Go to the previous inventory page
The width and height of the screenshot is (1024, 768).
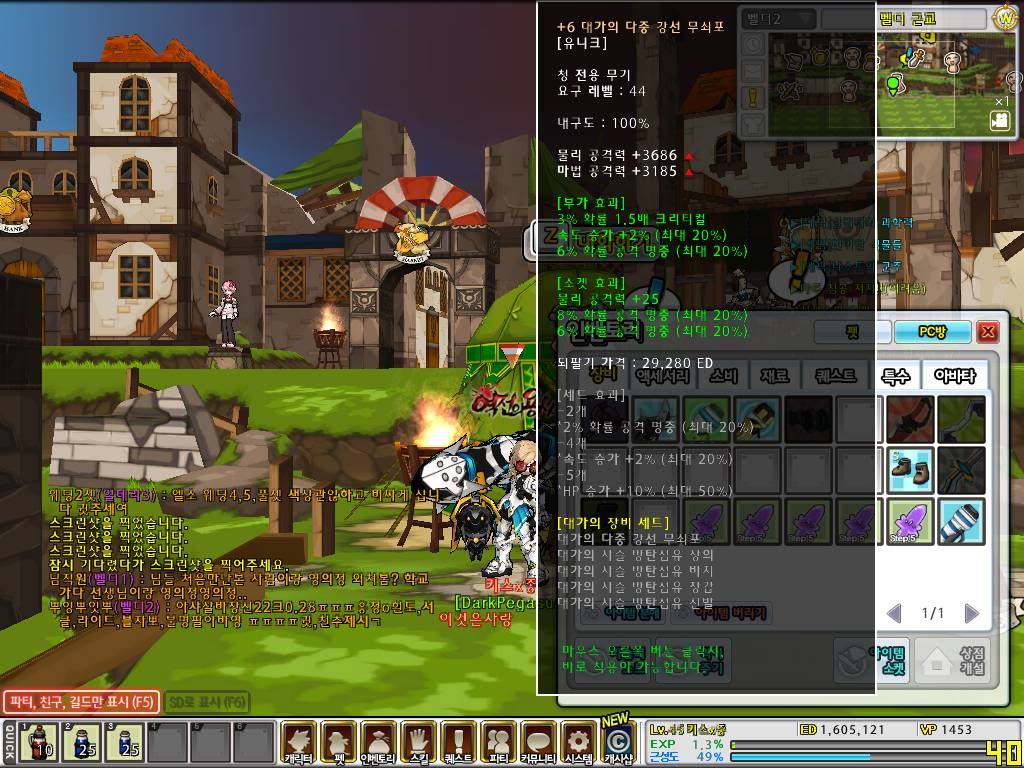tap(895, 613)
